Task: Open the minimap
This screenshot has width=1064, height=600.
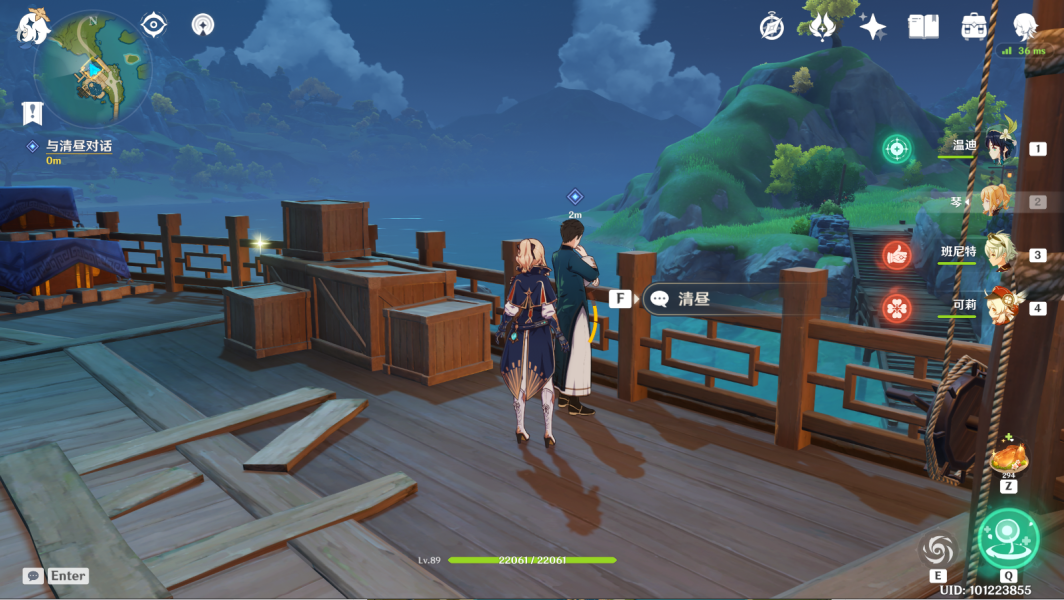Action: tap(92, 68)
